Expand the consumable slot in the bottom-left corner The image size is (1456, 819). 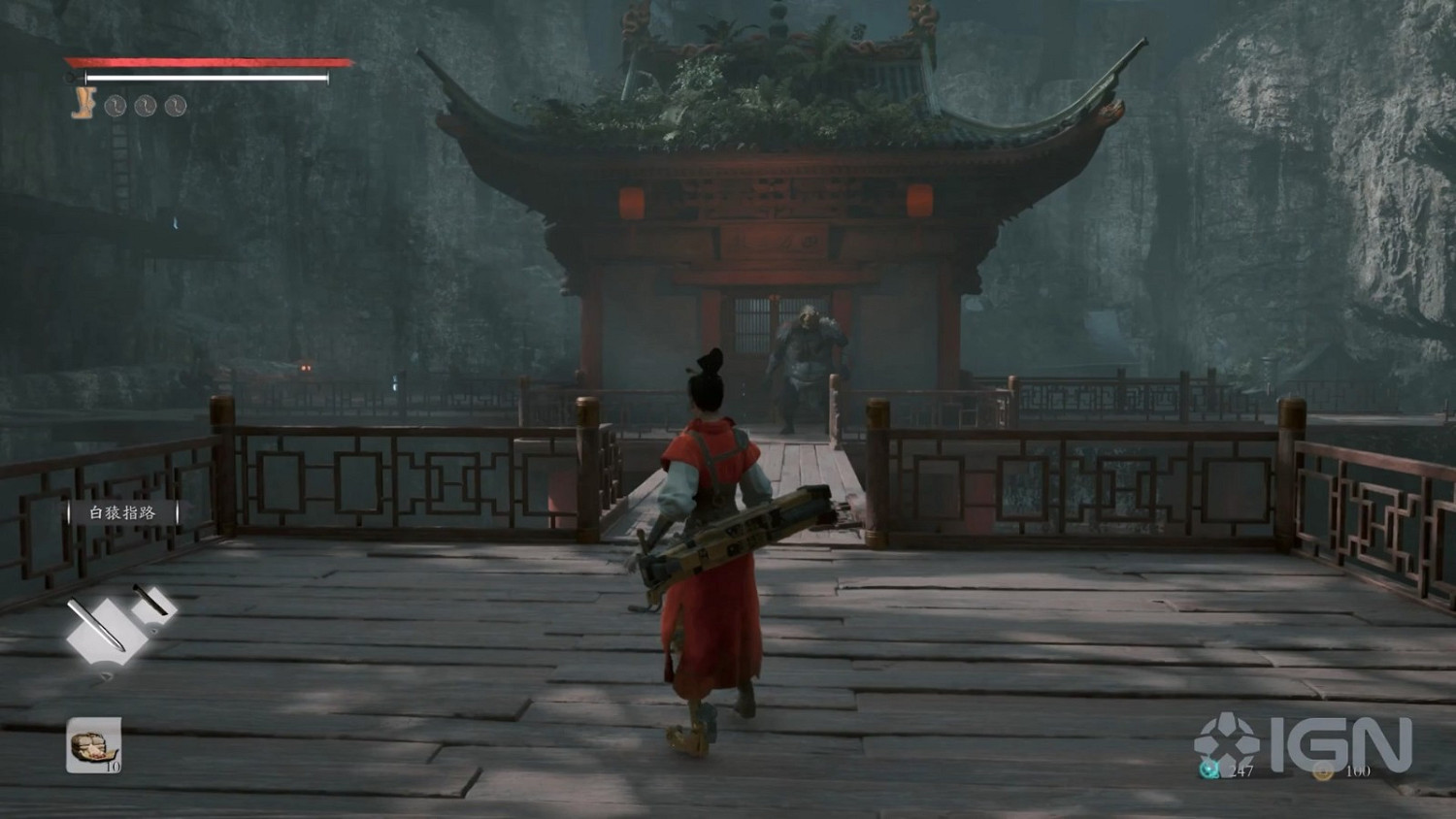[92, 745]
